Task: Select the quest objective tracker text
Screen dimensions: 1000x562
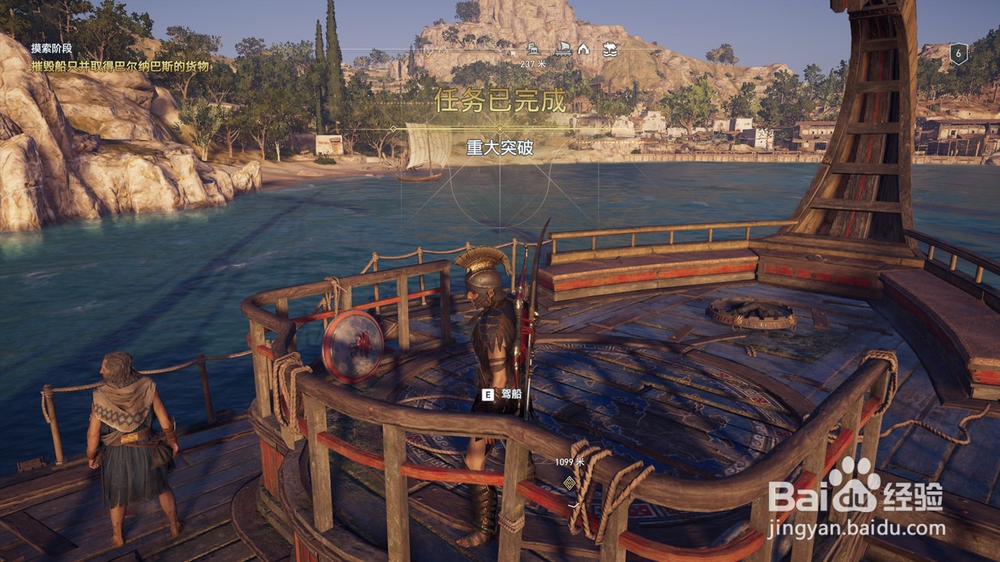Action: pos(121,66)
